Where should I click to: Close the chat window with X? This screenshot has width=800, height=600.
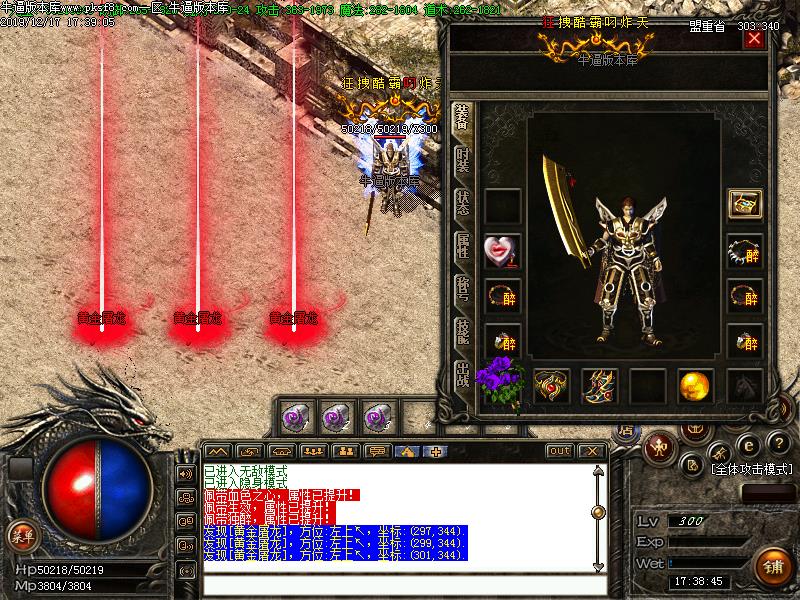[x=592, y=451]
